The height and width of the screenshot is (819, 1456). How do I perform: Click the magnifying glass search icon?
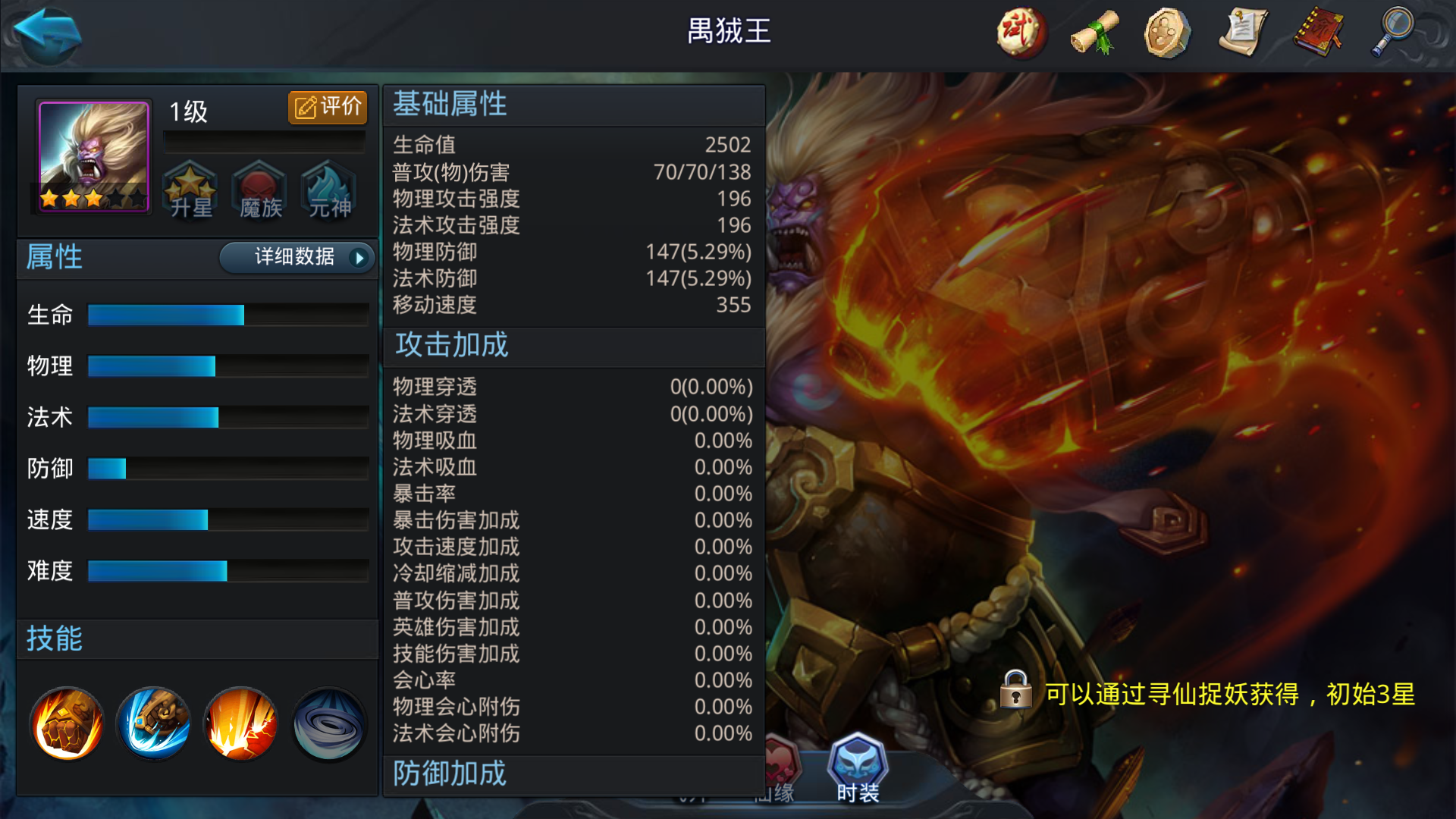(1392, 32)
